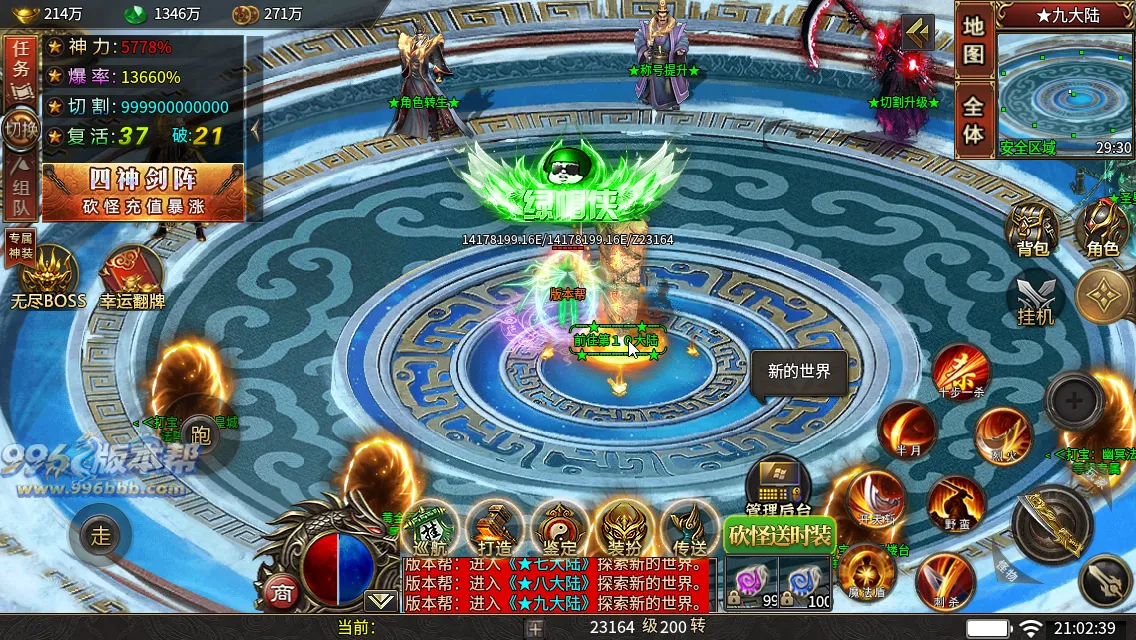Collapse the panel with the yellow double-arrow button
The width and height of the screenshot is (1136, 640).
coord(917,32)
